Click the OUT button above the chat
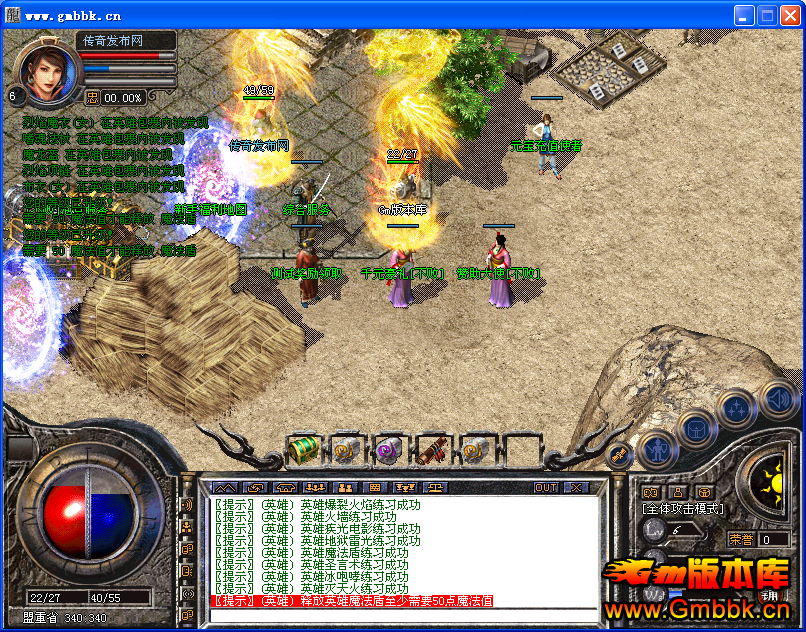This screenshot has width=806, height=632. [x=545, y=487]
